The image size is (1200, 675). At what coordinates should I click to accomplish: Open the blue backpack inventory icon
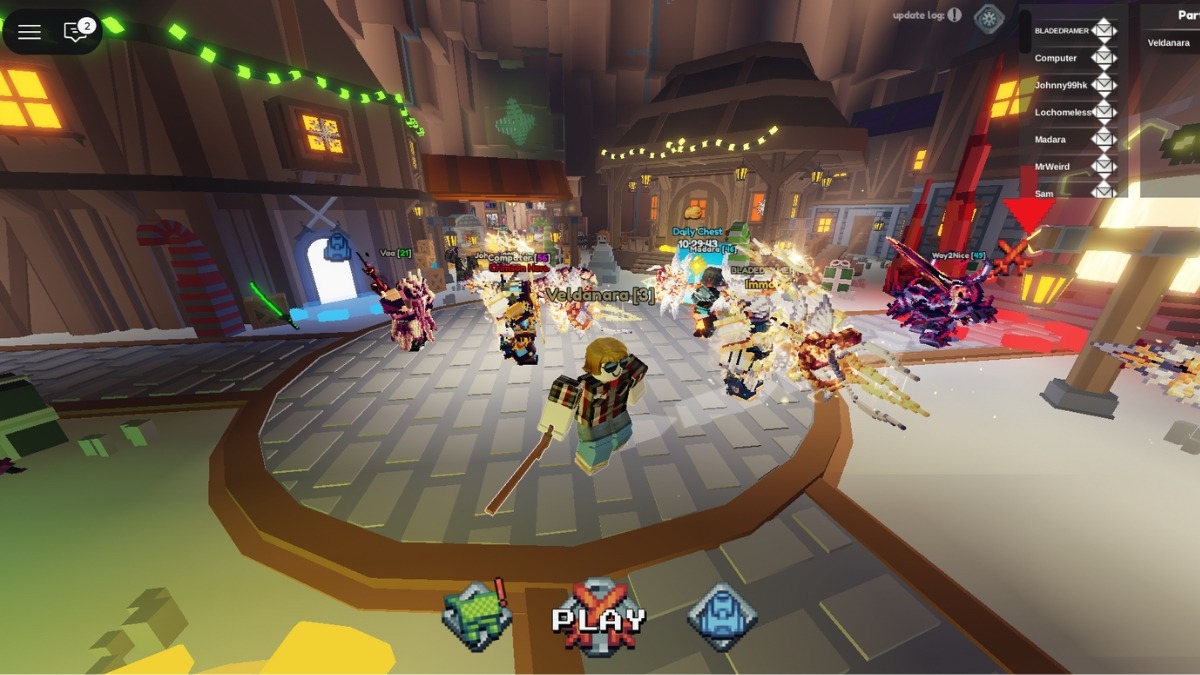(x=721, y=616)
